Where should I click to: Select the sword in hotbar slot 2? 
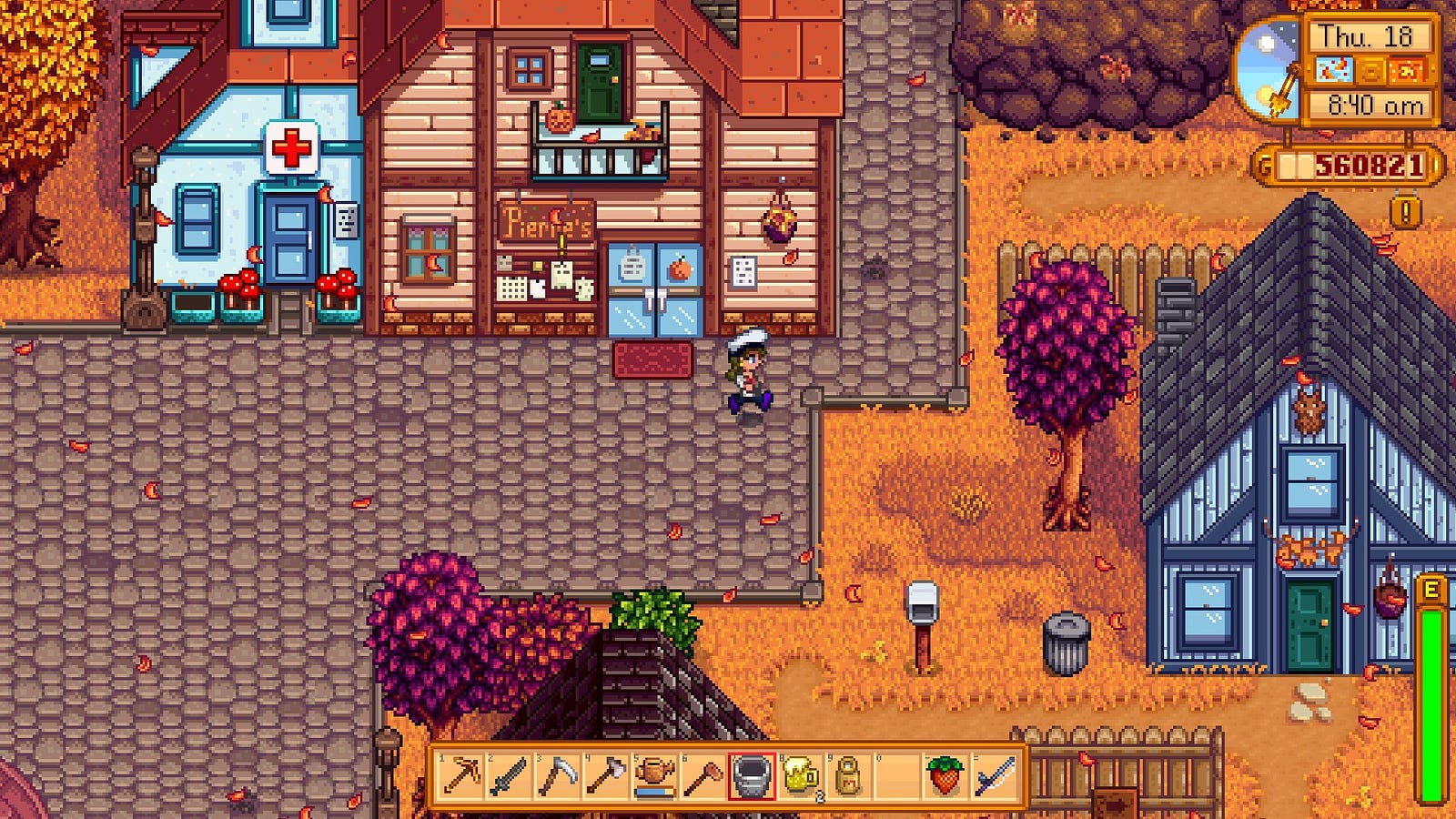coord(510,776)
